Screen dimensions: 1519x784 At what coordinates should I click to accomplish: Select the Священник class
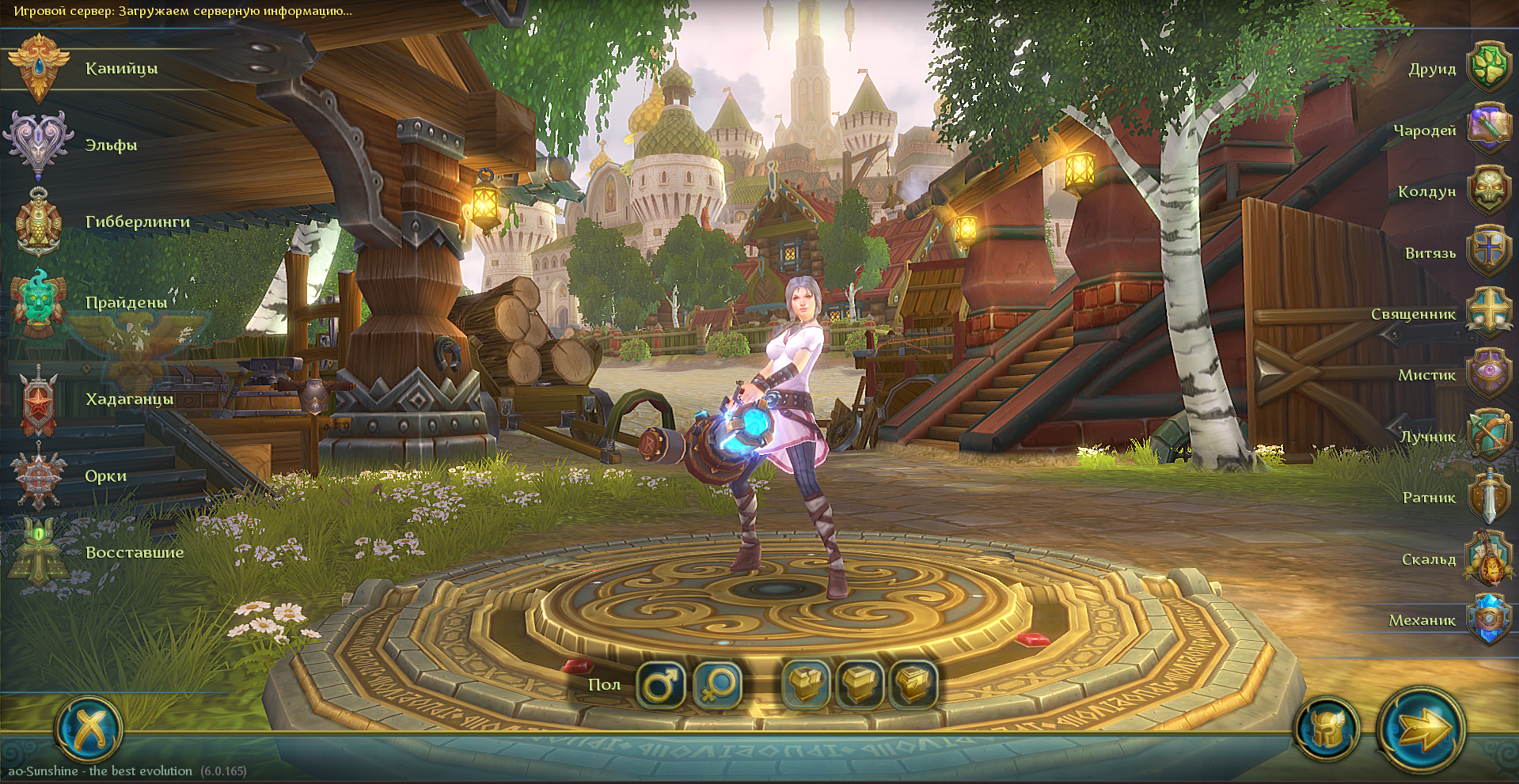coord(1488,314)
